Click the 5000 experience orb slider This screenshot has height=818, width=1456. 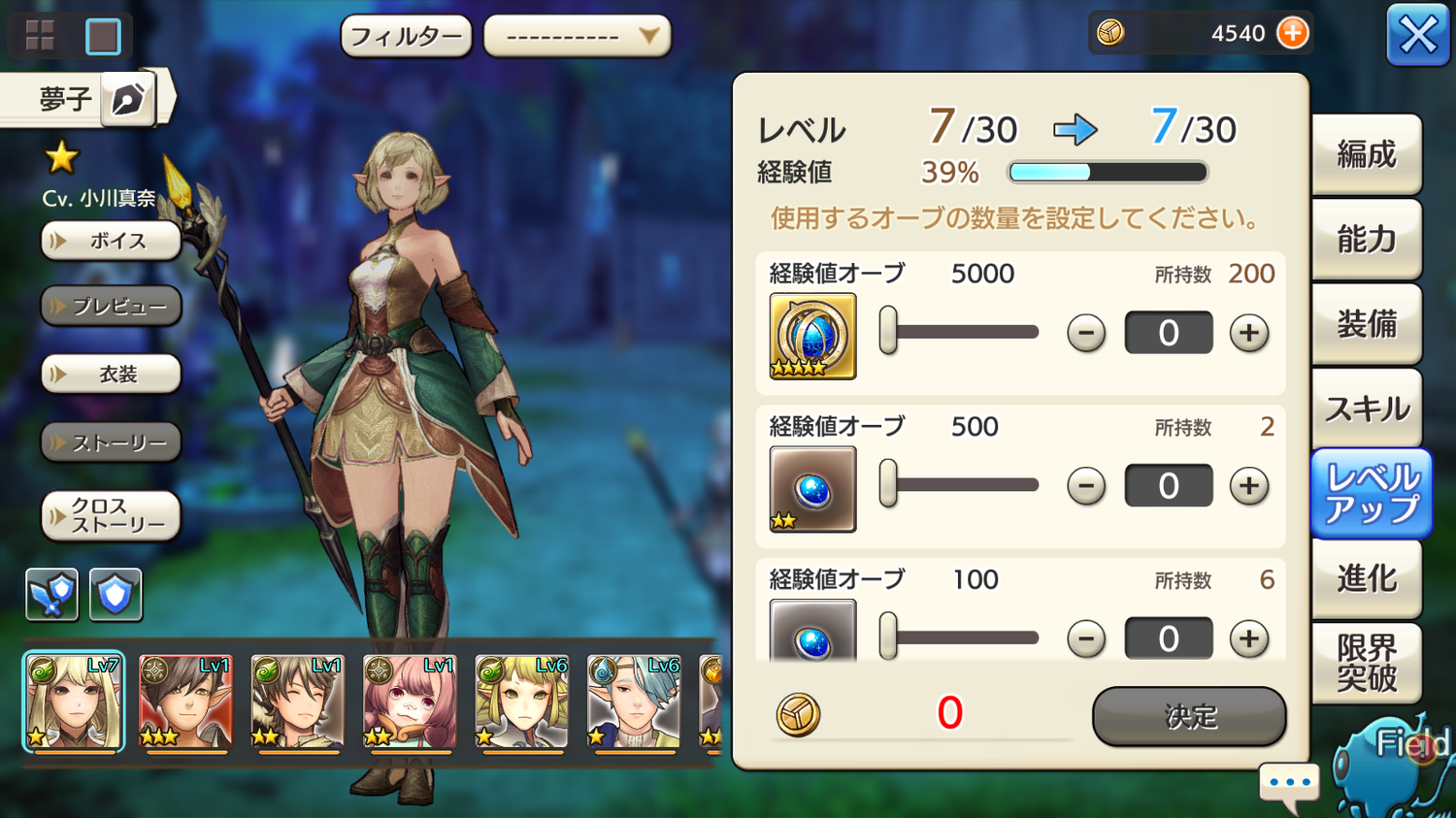tap(959, 332)
